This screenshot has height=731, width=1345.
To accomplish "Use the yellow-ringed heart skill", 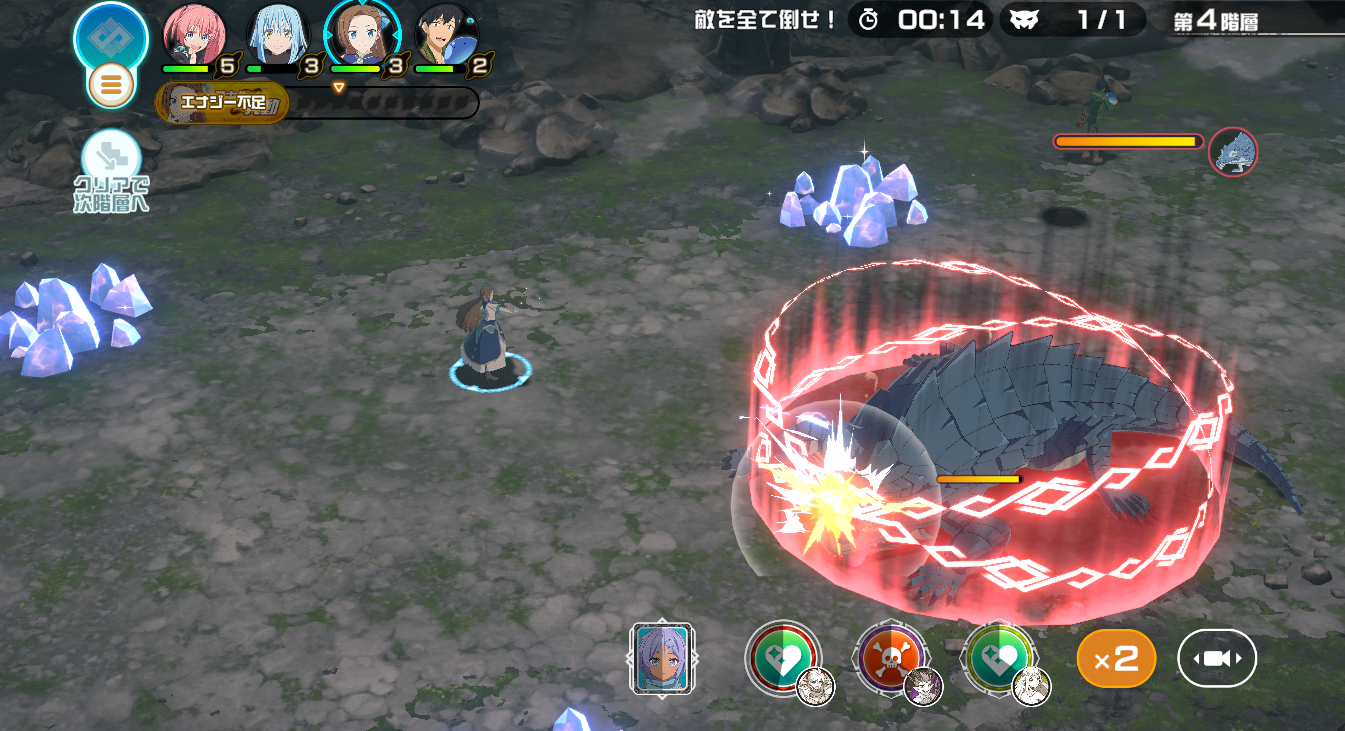I will pyautogui.click(x=998, y=657).
